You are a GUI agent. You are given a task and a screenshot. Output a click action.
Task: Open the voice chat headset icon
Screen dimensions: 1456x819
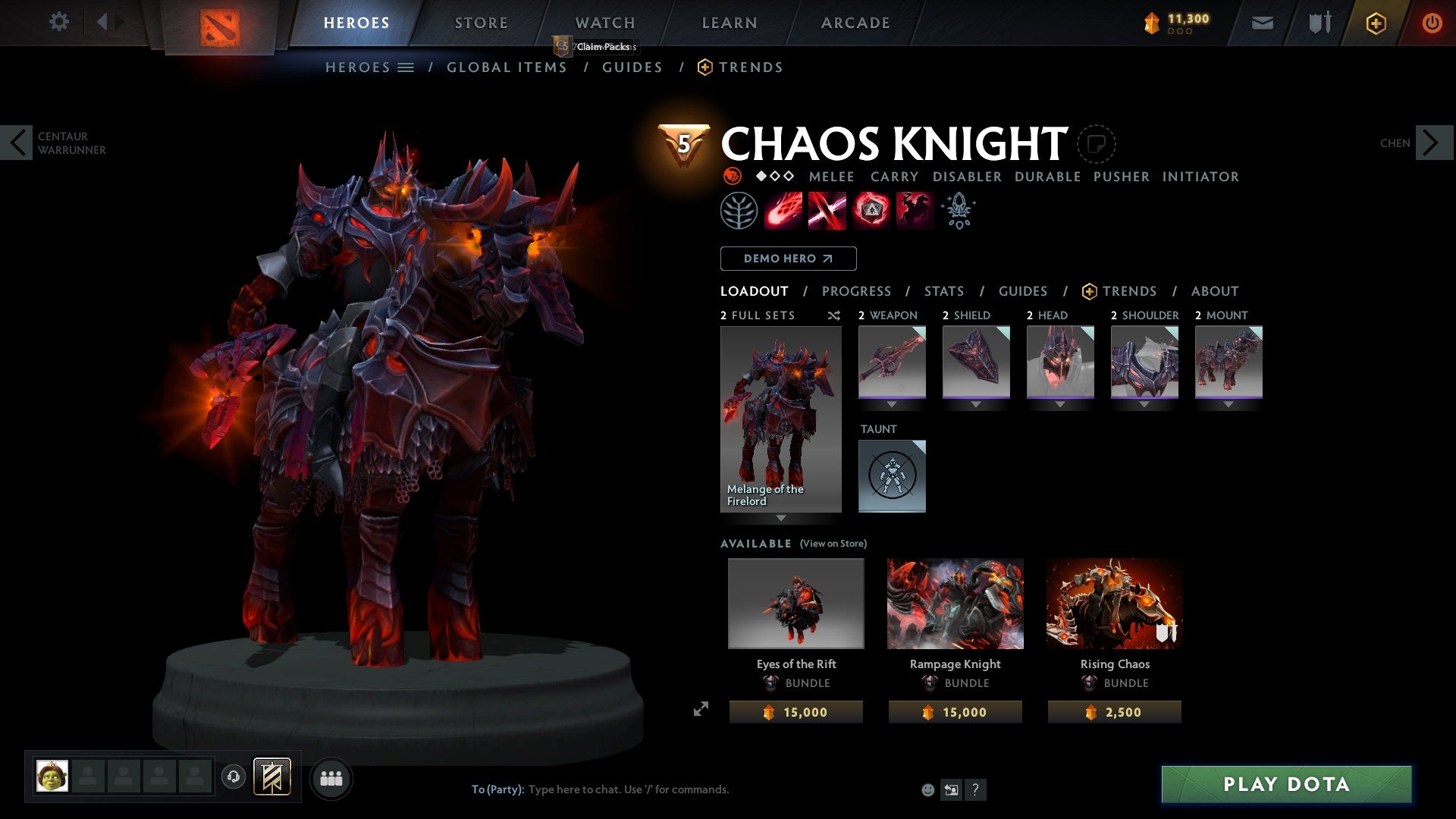pyautogui.click(x=234, y=777)
